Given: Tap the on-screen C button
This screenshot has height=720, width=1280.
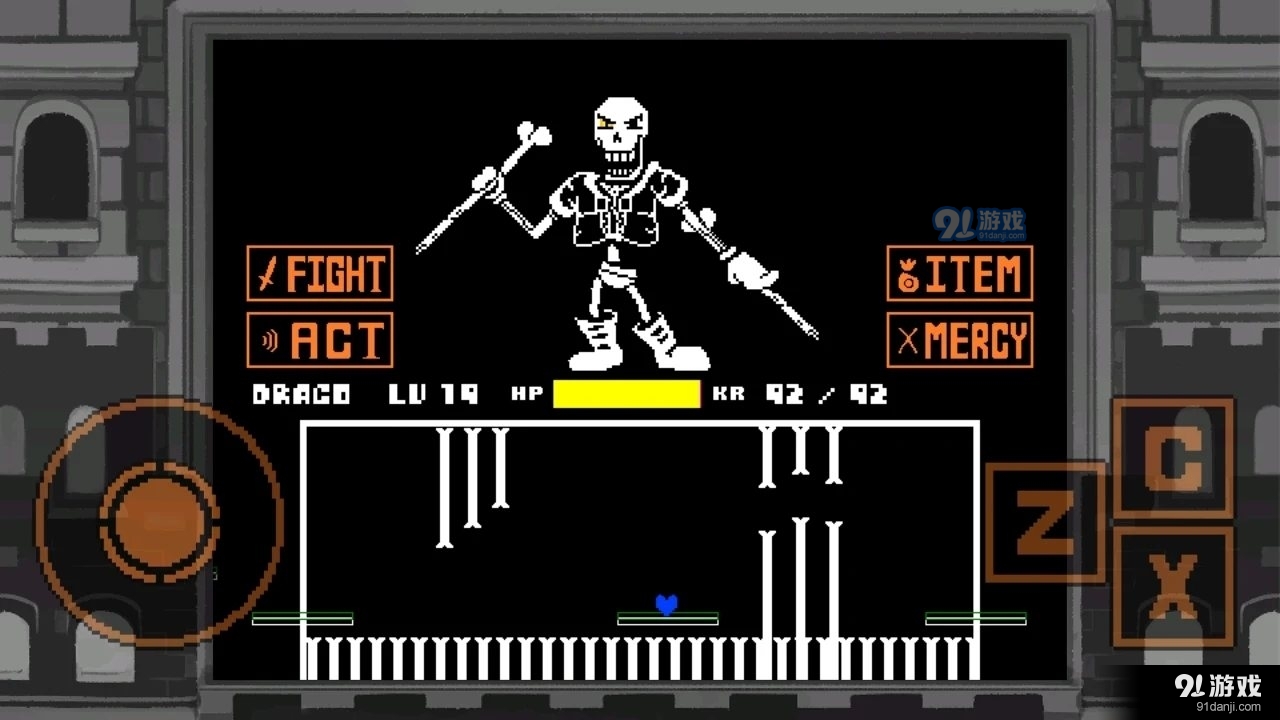Looking at the screenshot, I should tap(1173, 458).
